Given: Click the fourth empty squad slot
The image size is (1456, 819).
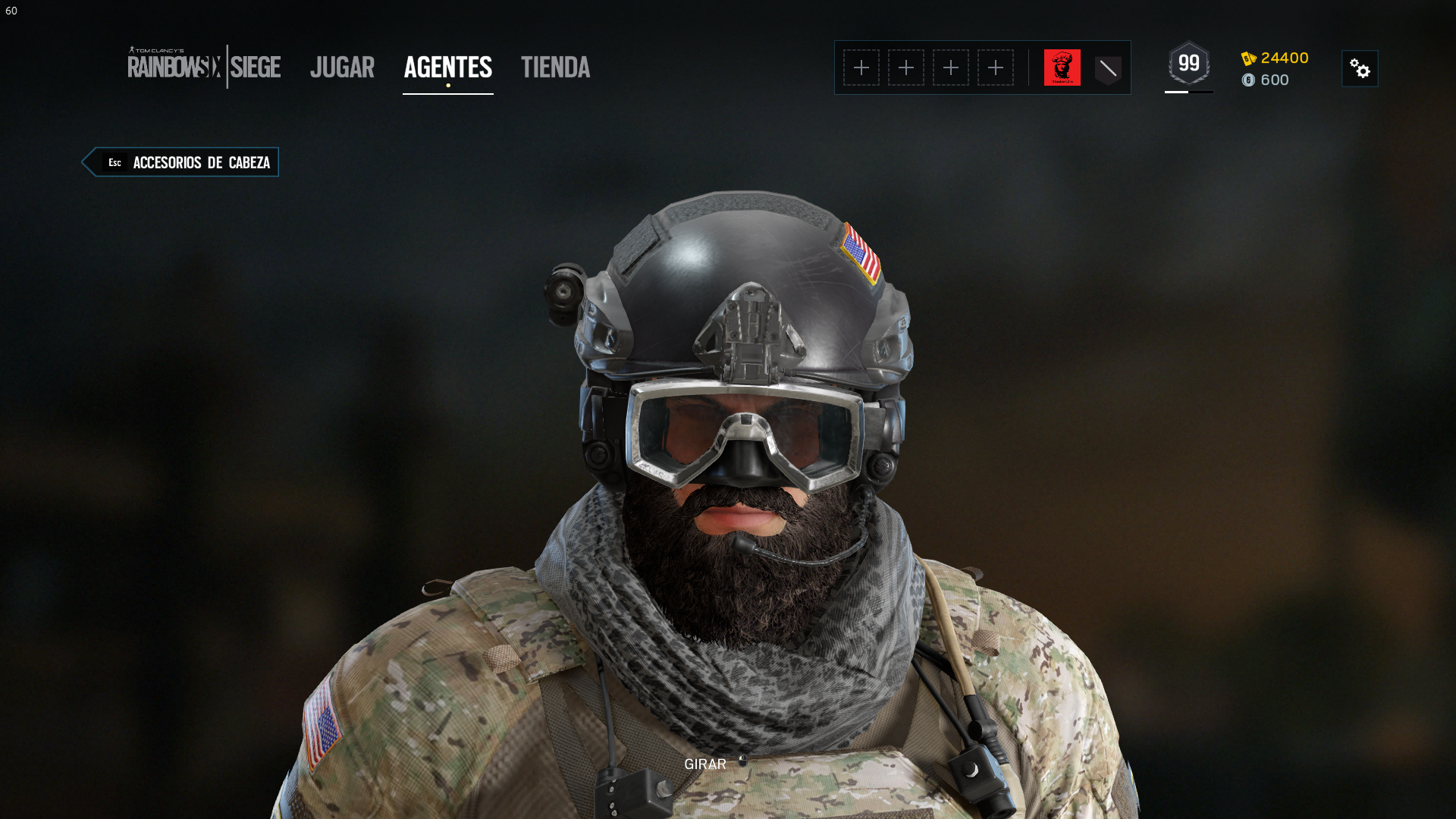Looking at the screenshot, I should pyautogui.click(x=995, y=67).
